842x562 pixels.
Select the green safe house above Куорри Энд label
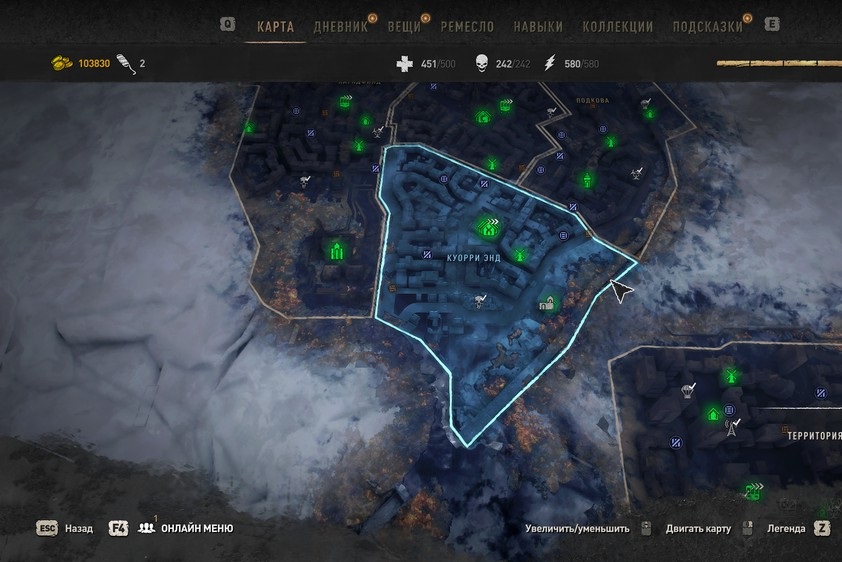click(x=489, y=229)
